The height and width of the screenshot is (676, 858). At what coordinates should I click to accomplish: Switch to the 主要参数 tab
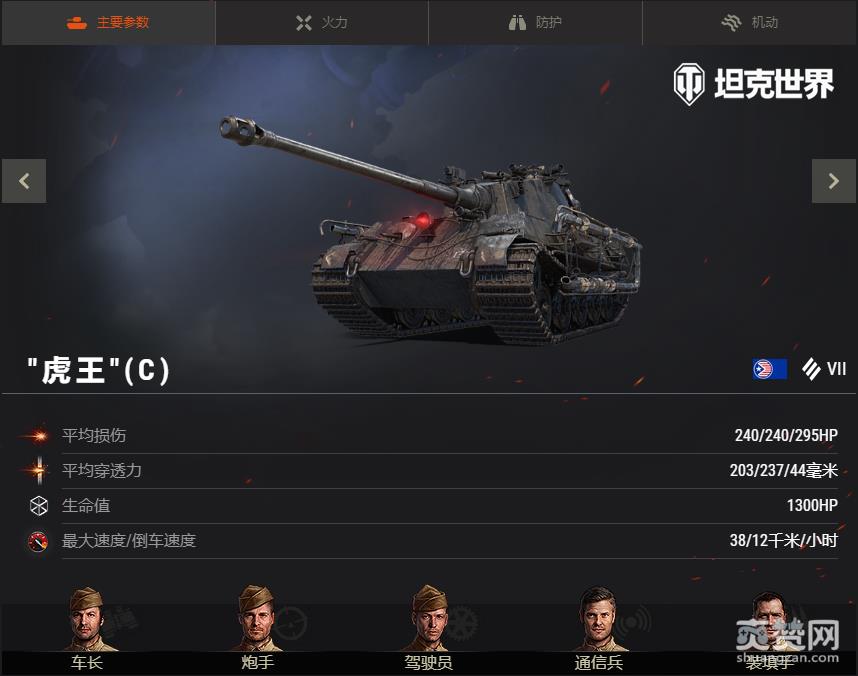(x=108, y=22)
